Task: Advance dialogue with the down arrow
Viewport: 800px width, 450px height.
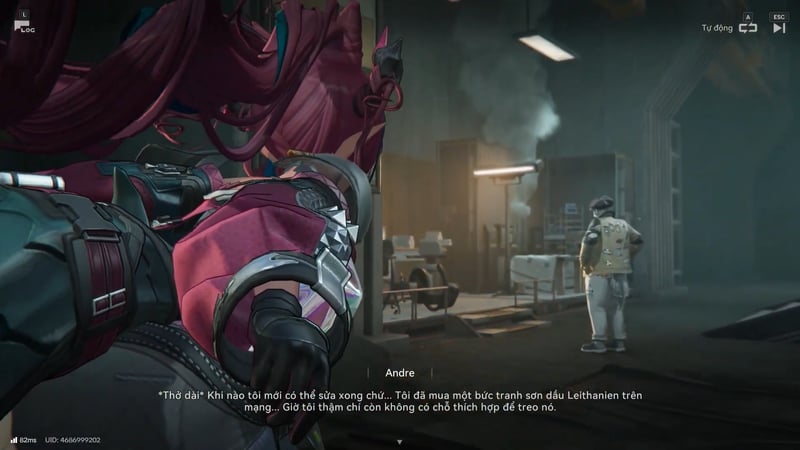Action: [x=399, y=441]
